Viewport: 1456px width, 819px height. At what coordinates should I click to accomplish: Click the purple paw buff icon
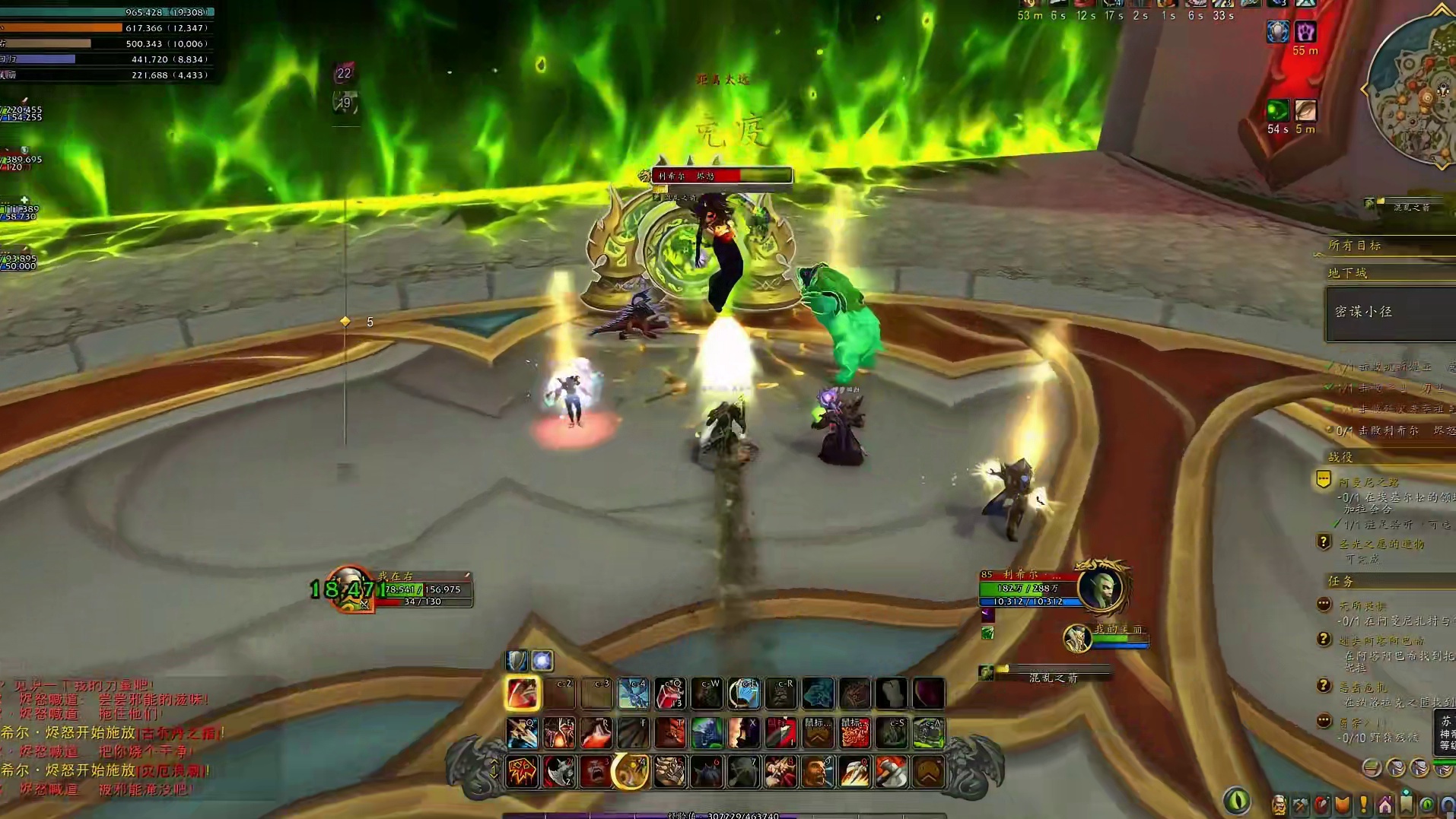coord(1305,32)
